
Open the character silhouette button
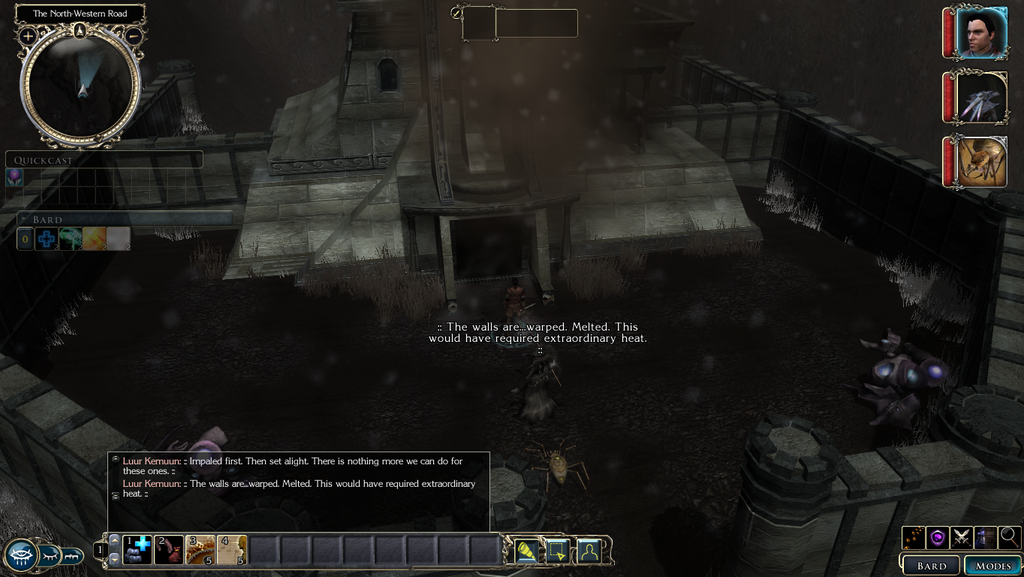[589, 549]
